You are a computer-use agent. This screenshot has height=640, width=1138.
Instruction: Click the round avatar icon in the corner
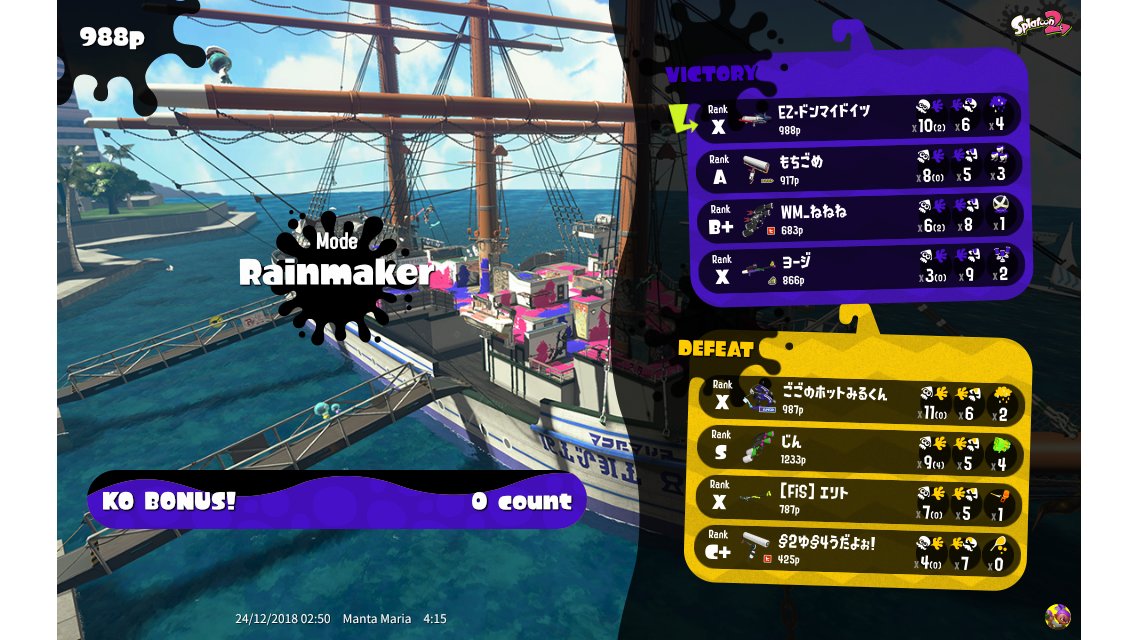tap(1057, 616)
